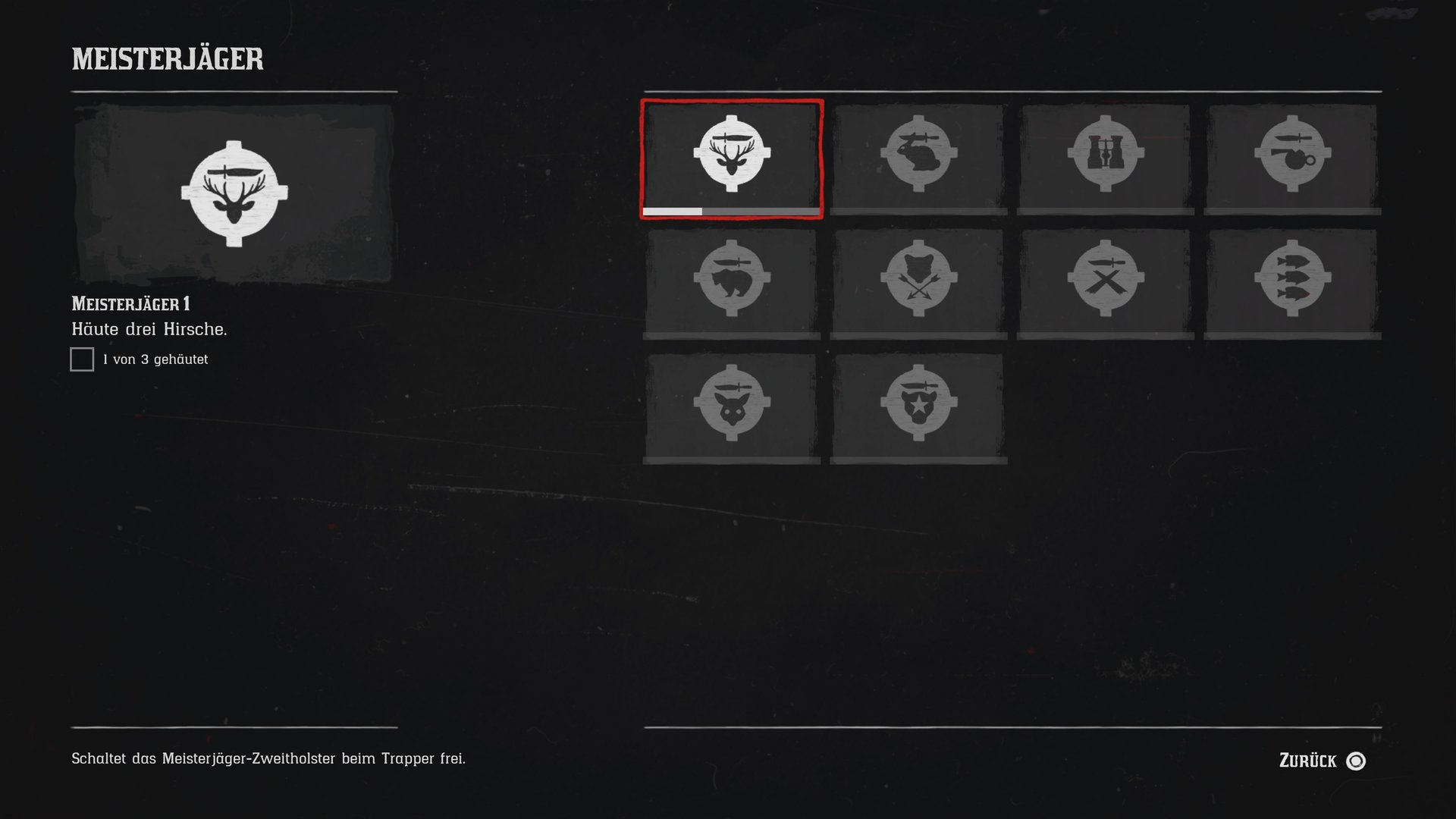Select the deer and knife challenge tile
1456x819 pixels.
(x=732, y=158)
